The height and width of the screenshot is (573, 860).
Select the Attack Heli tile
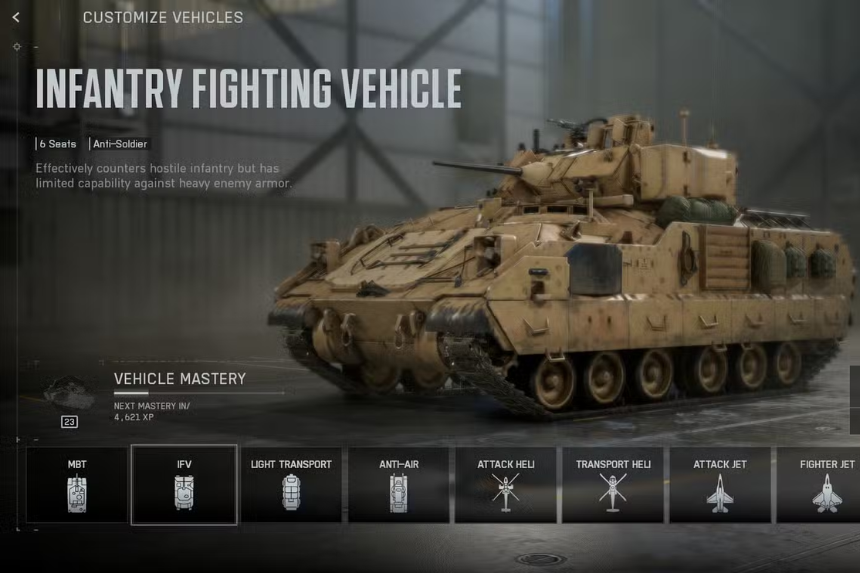click(x=505, y=485)
